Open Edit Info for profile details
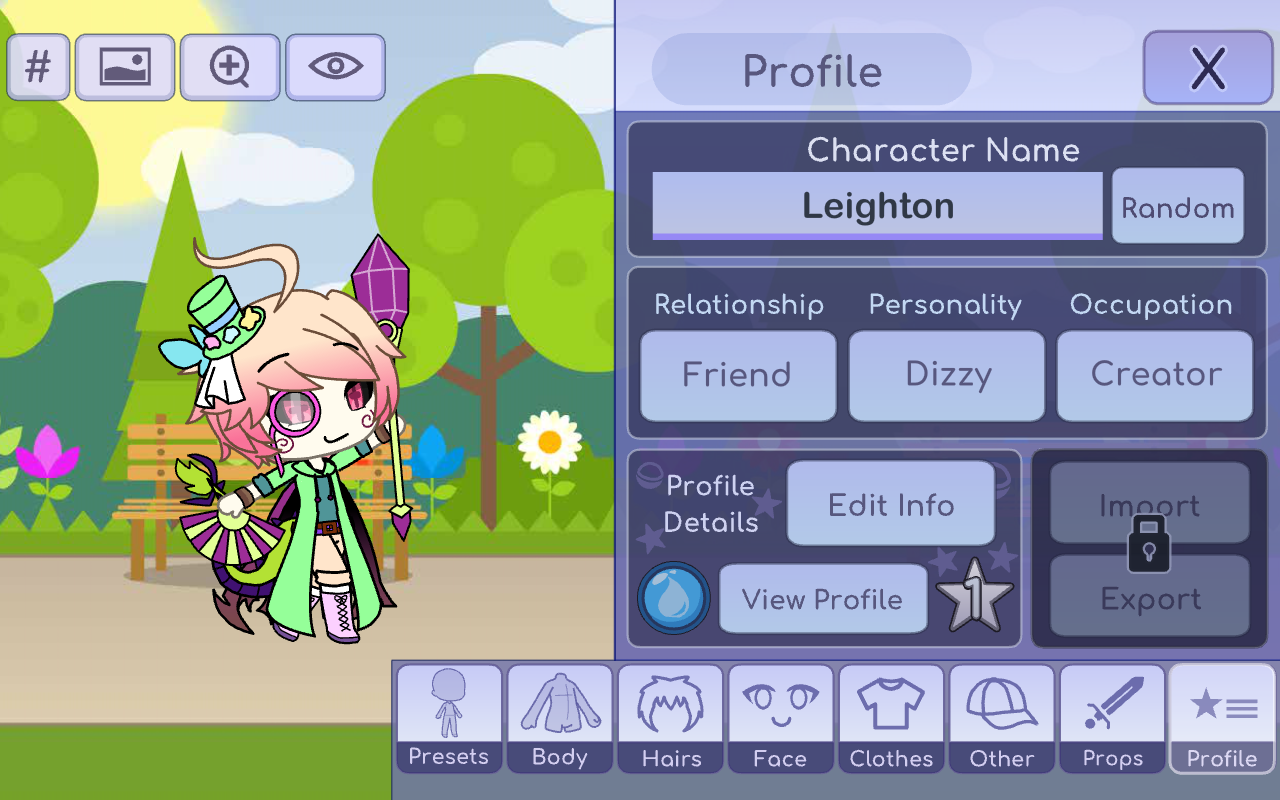Screen dimensions: 1280x800 [890, 504]
